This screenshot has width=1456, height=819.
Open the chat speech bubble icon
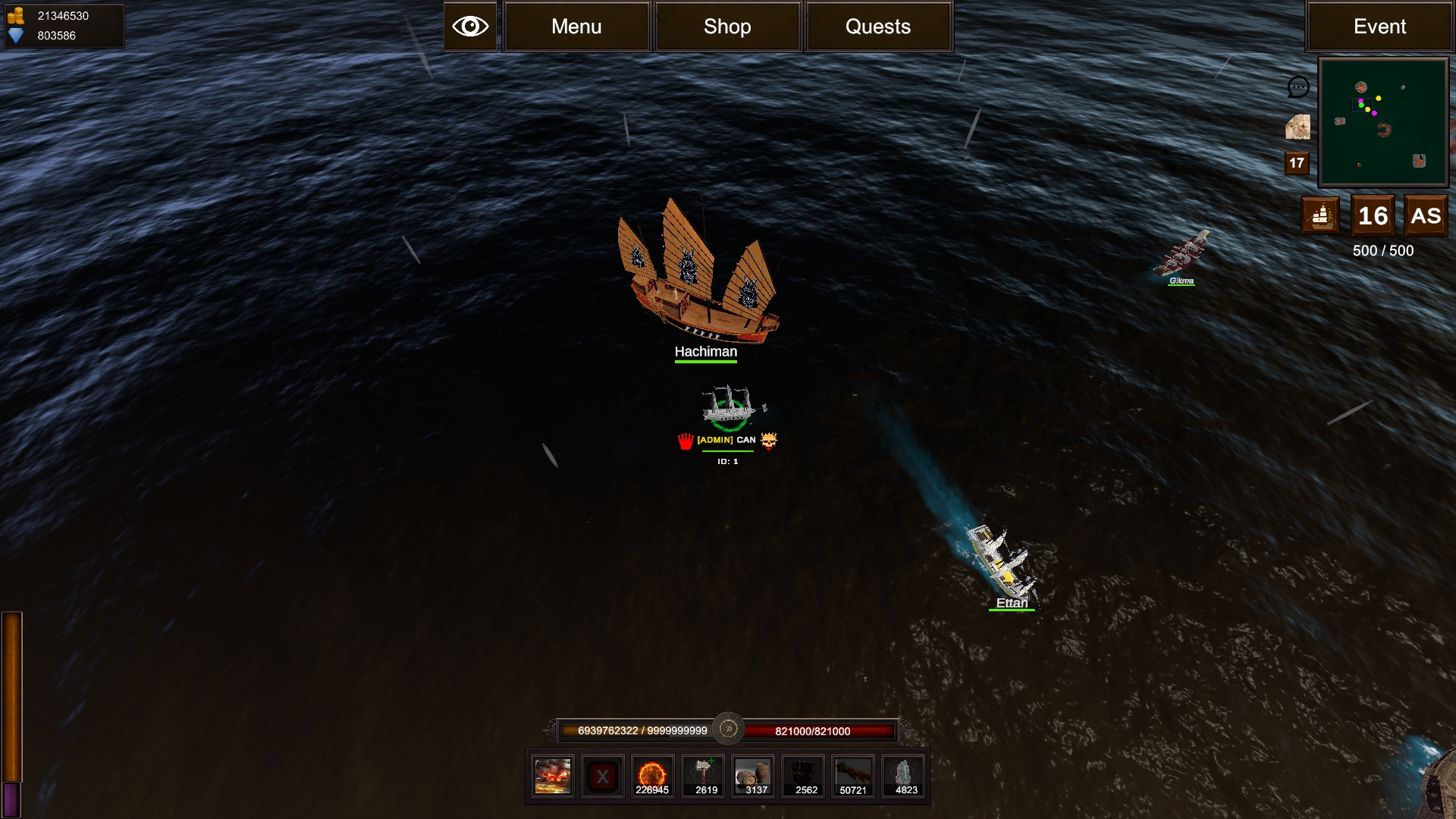tap(1298, 87)
